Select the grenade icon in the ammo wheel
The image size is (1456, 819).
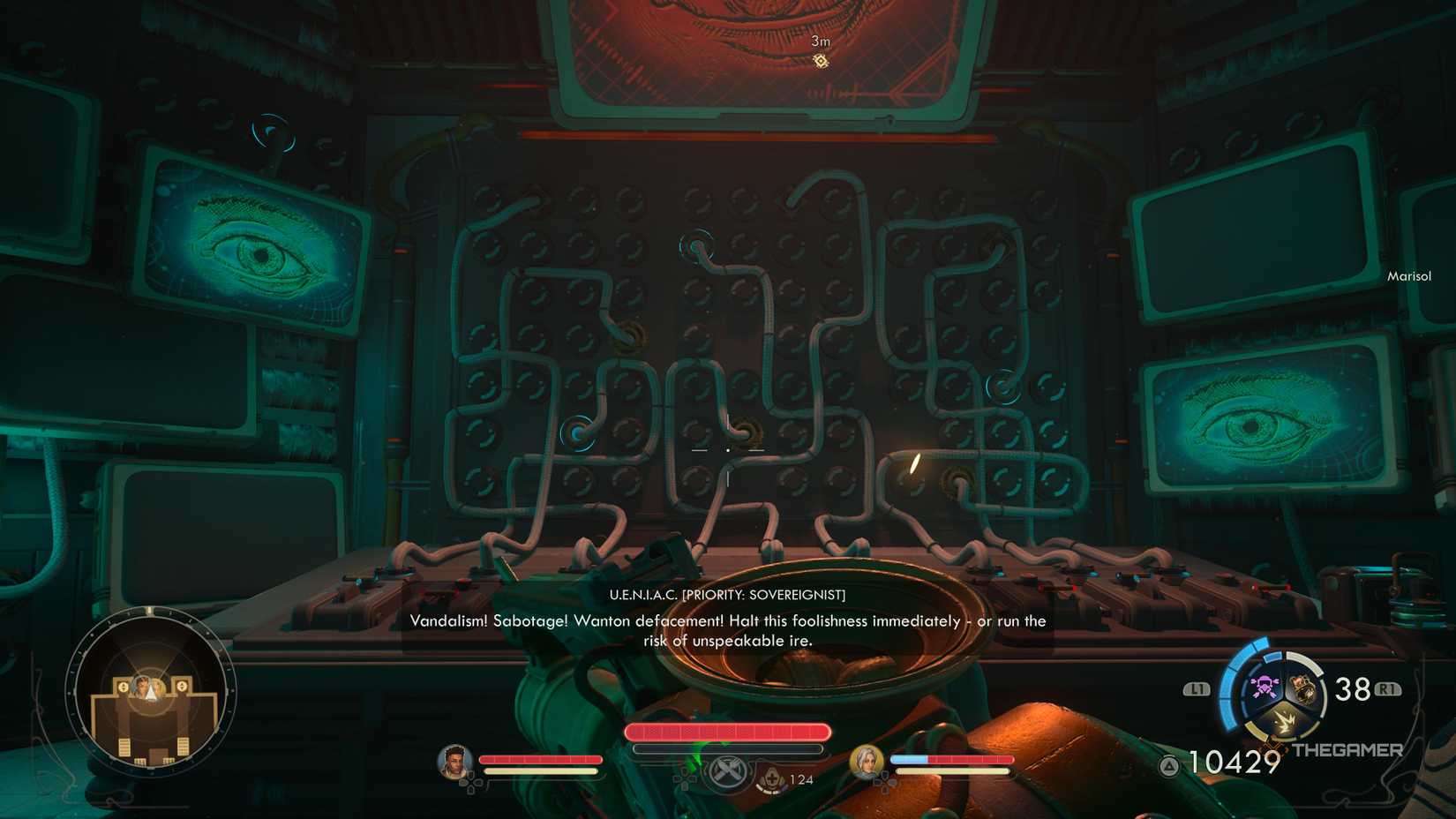point(1304,688)
